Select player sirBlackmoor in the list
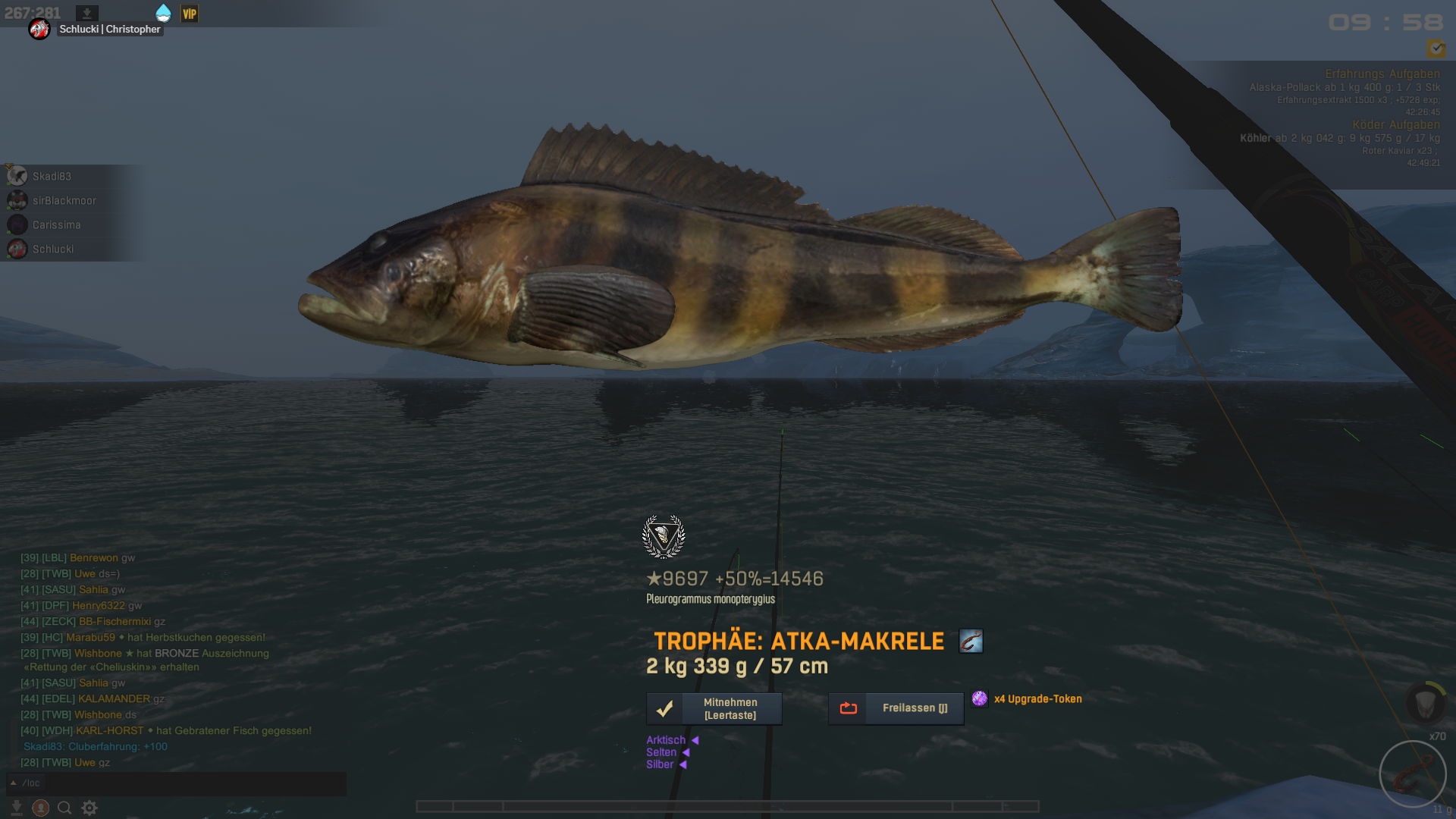1456x819 pixels. [64, 200]
